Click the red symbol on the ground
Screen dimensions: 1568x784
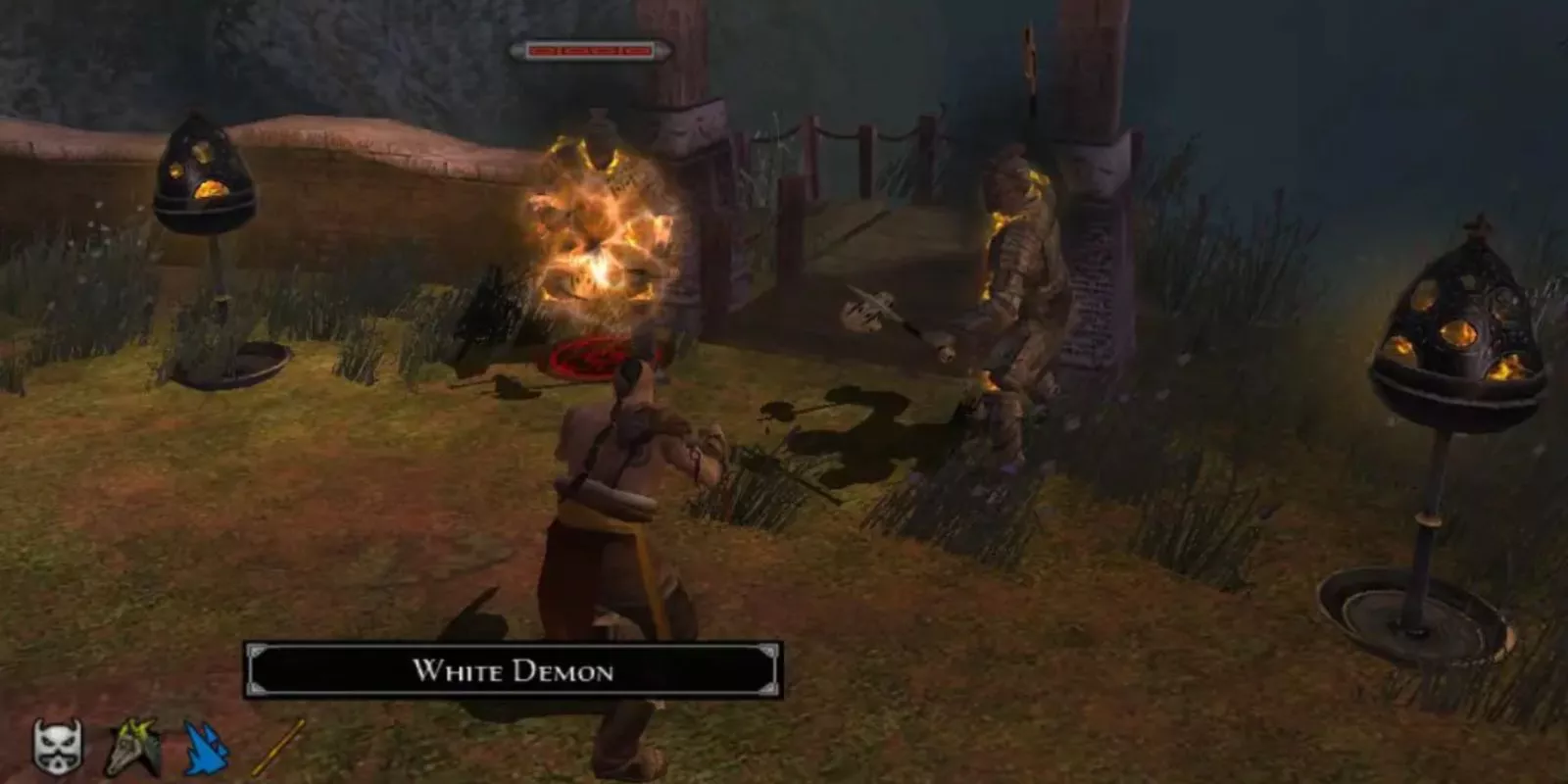coord(585,355)
